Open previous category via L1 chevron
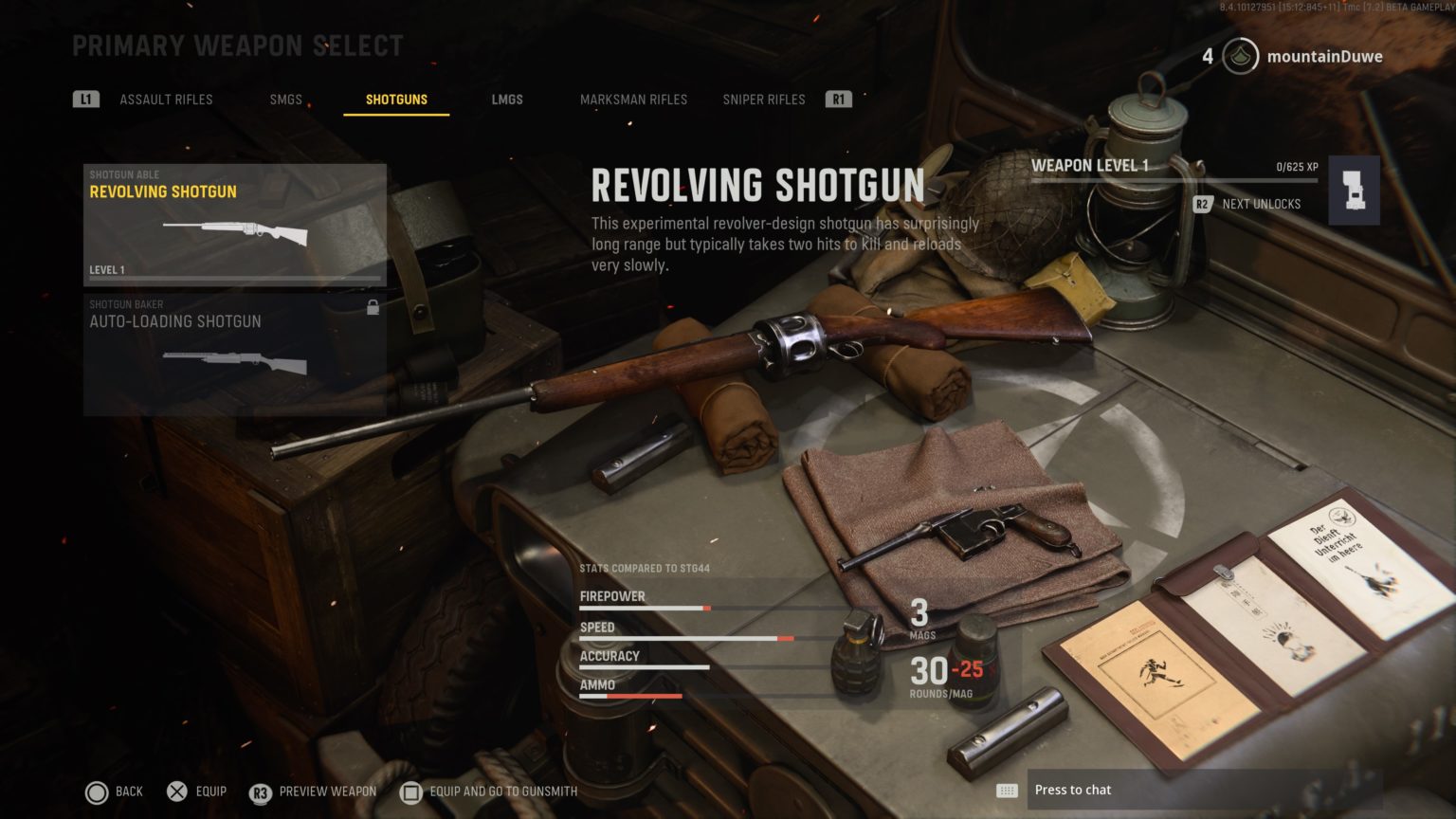Viewport: 1456px width, 819px height. [85, 99]
